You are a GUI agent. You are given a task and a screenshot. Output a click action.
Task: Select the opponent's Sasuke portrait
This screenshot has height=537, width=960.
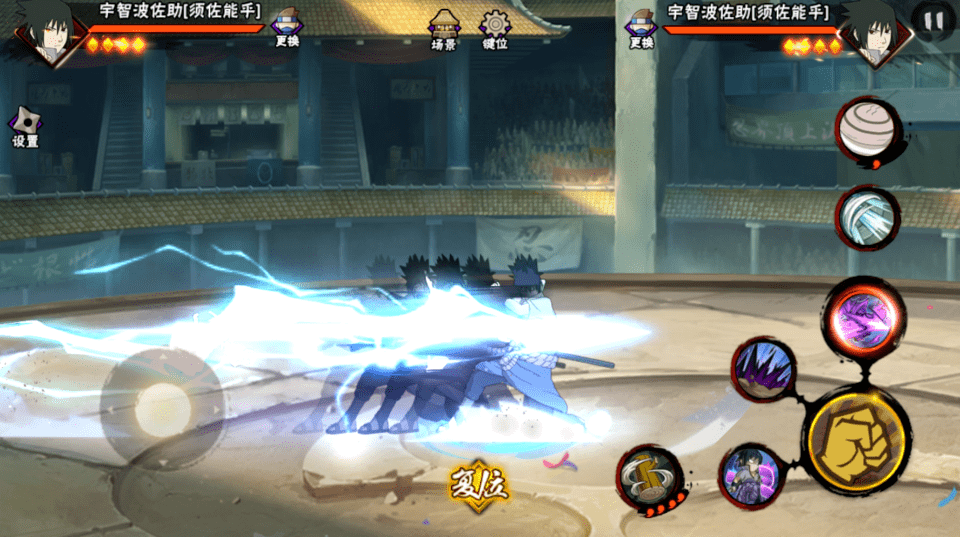click(x=875, y=32)
